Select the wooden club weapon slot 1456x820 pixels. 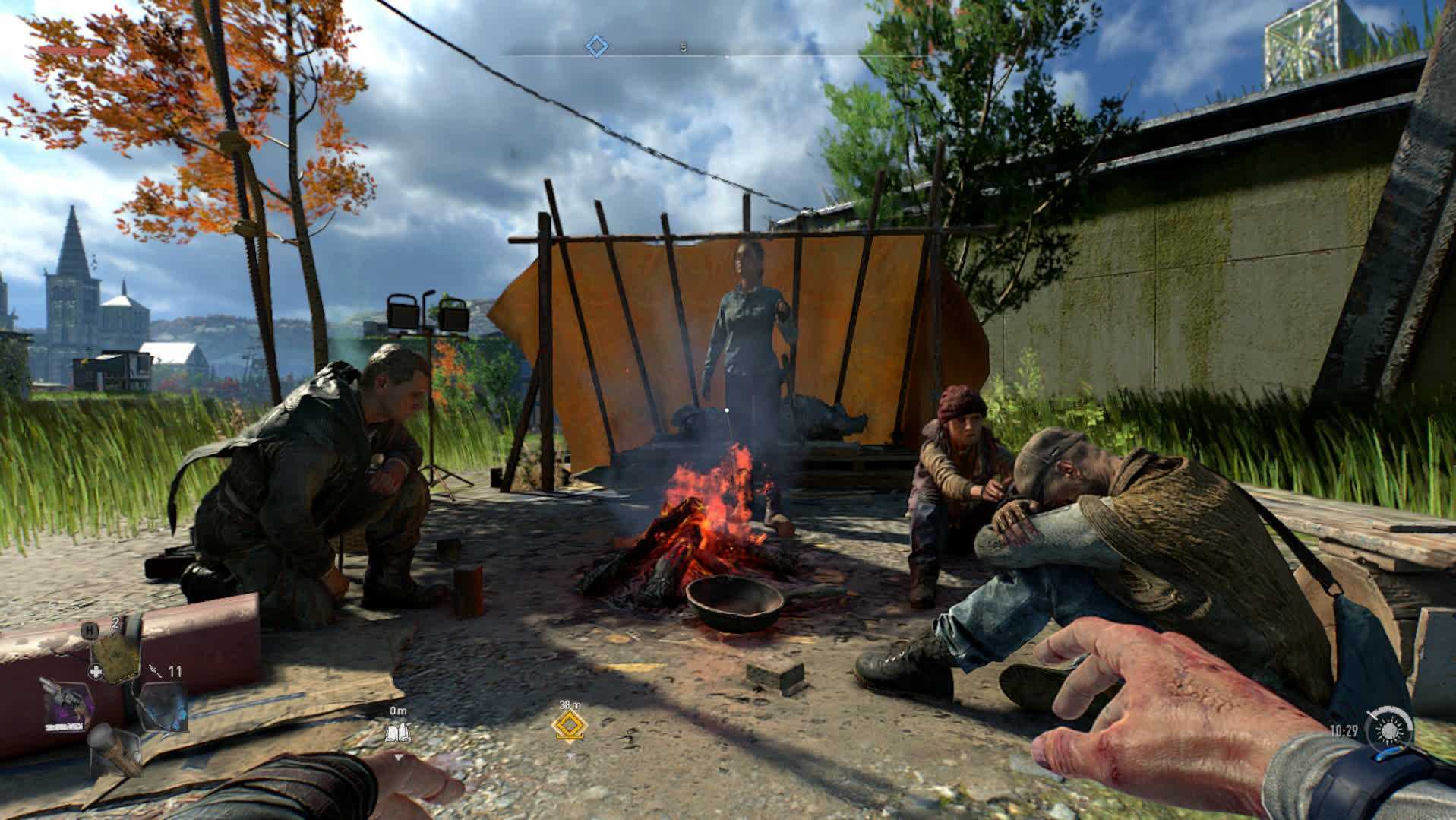pos(114,748)
